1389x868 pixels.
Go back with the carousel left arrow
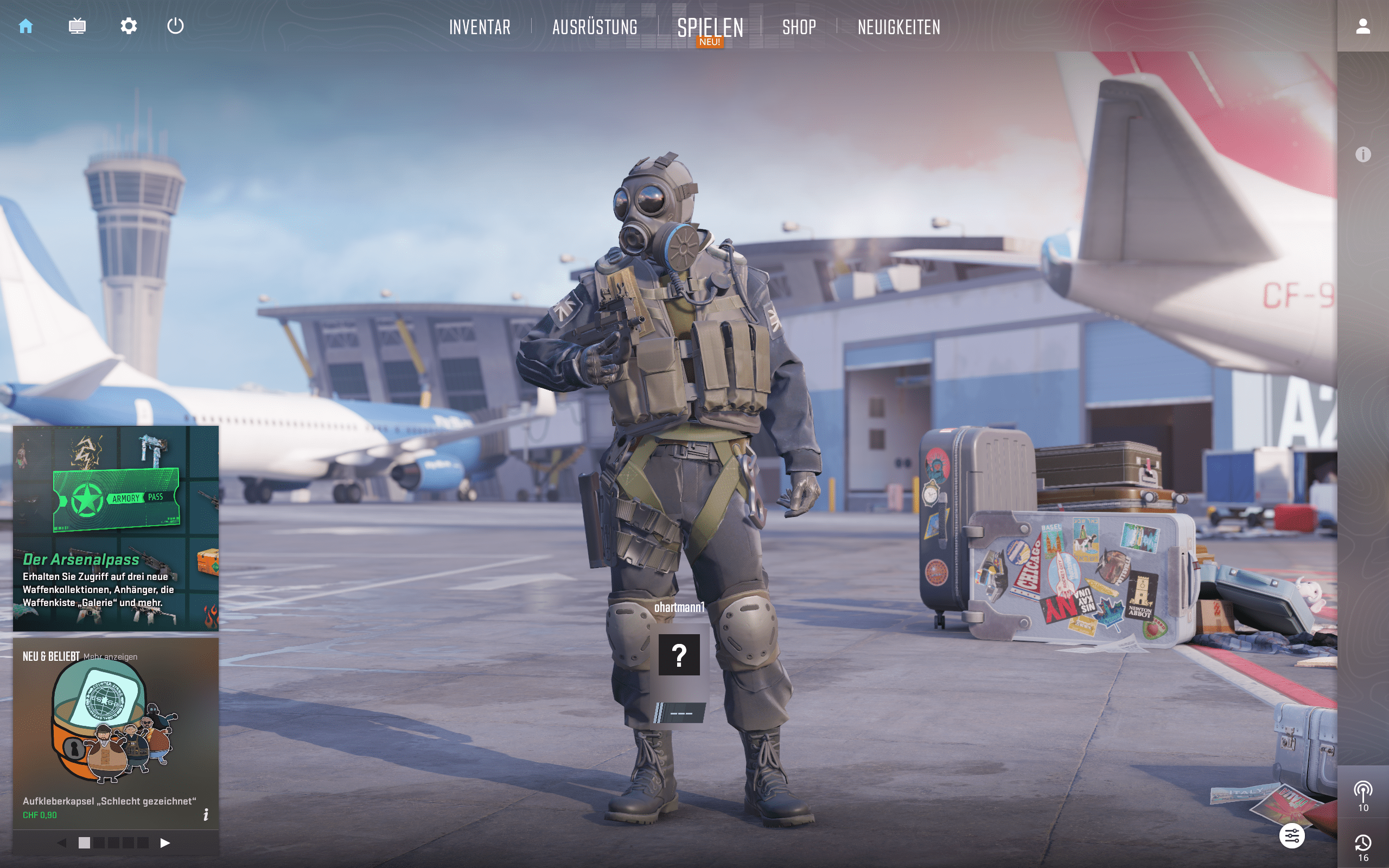pyautogui.click(x=62, y=843)
